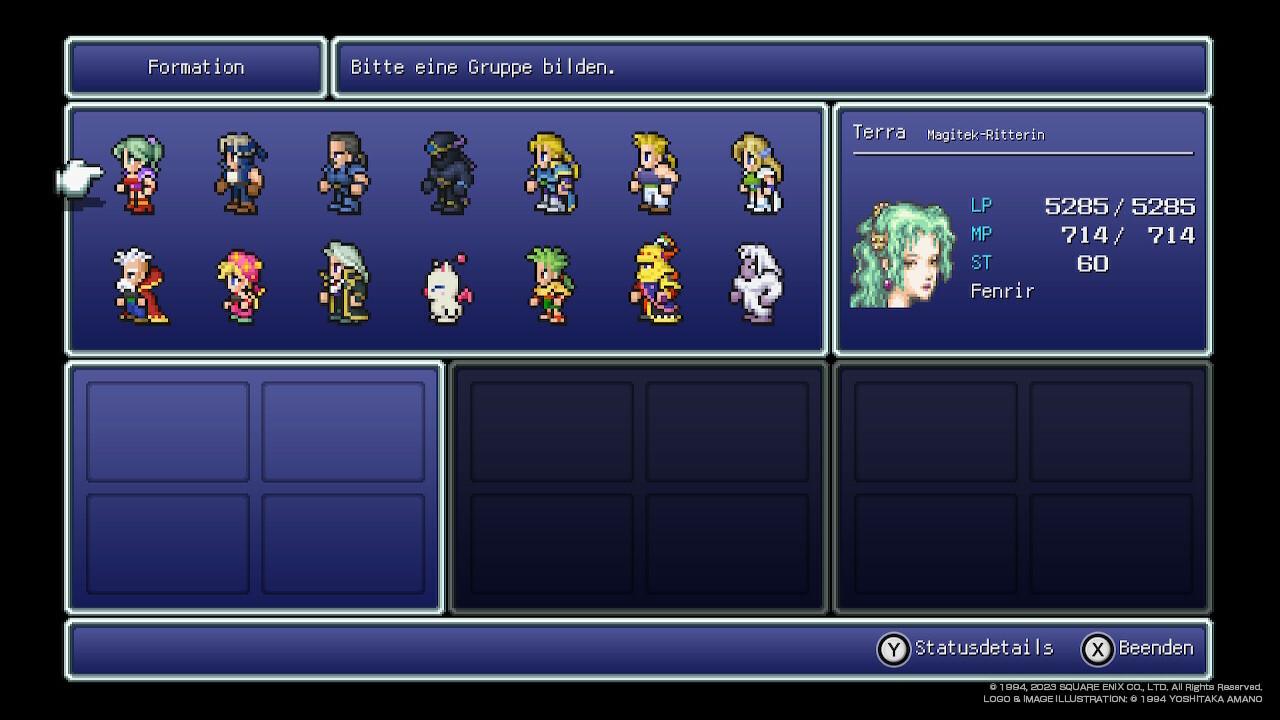Select Celes in the white outfit
The width and height of the screenshot is (1280, 720).
[757, 175]
